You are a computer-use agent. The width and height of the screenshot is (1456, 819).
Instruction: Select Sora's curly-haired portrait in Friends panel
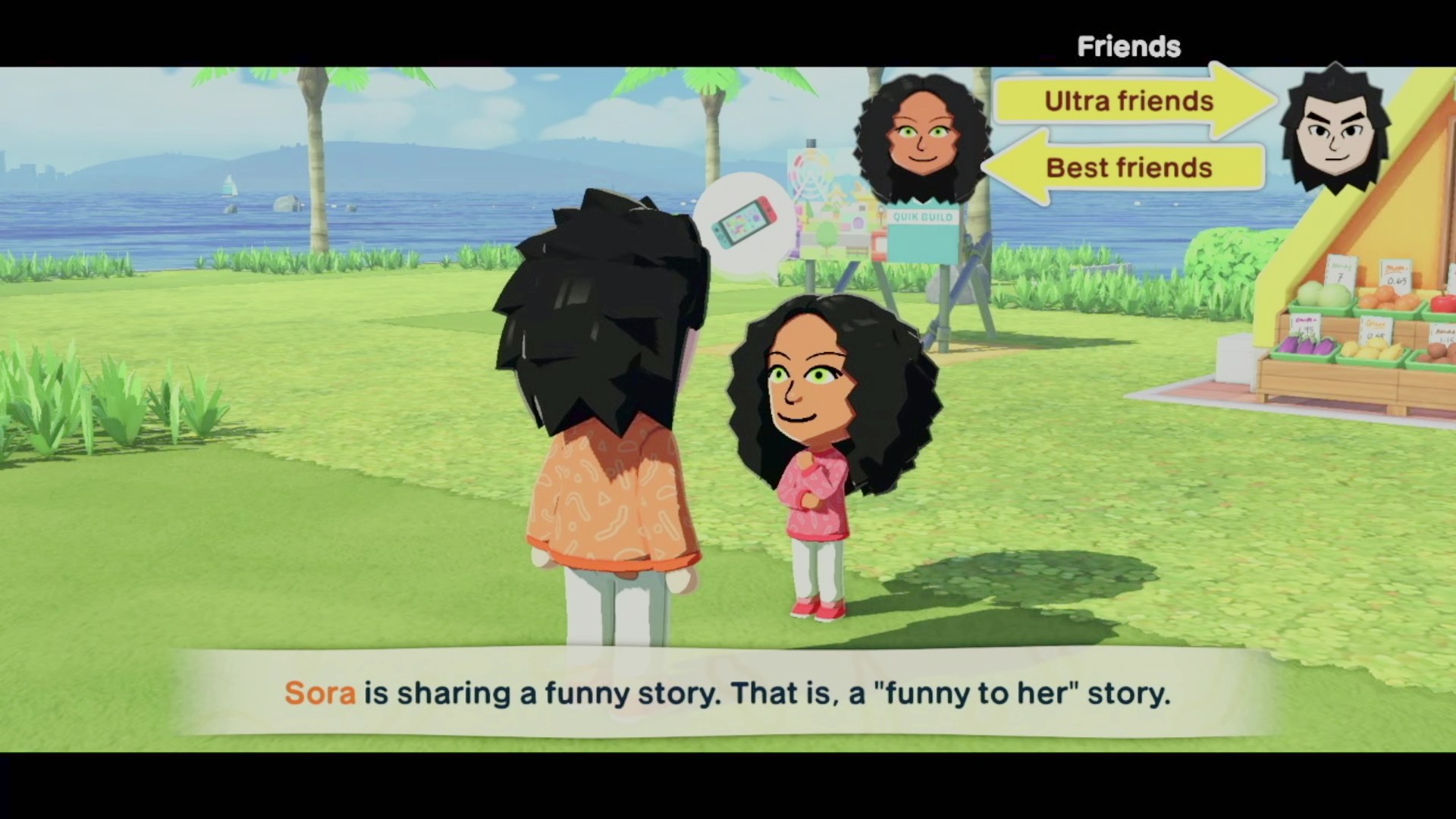[x=921, y=140]
